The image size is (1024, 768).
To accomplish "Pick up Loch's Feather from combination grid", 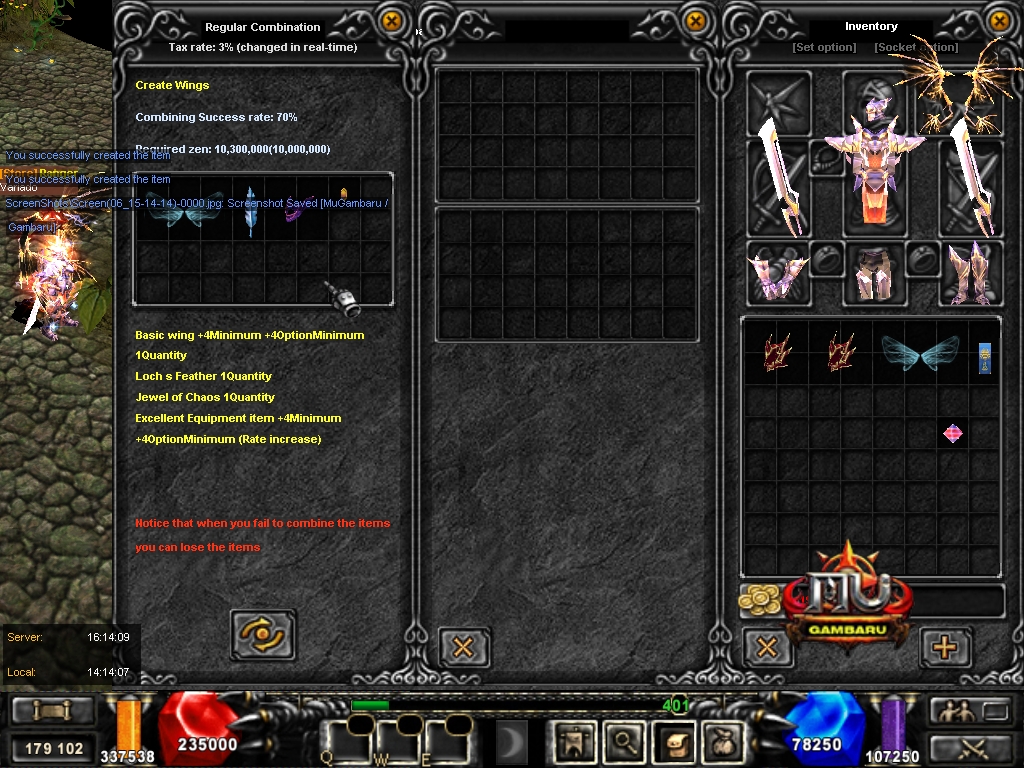I will (250, 210).
